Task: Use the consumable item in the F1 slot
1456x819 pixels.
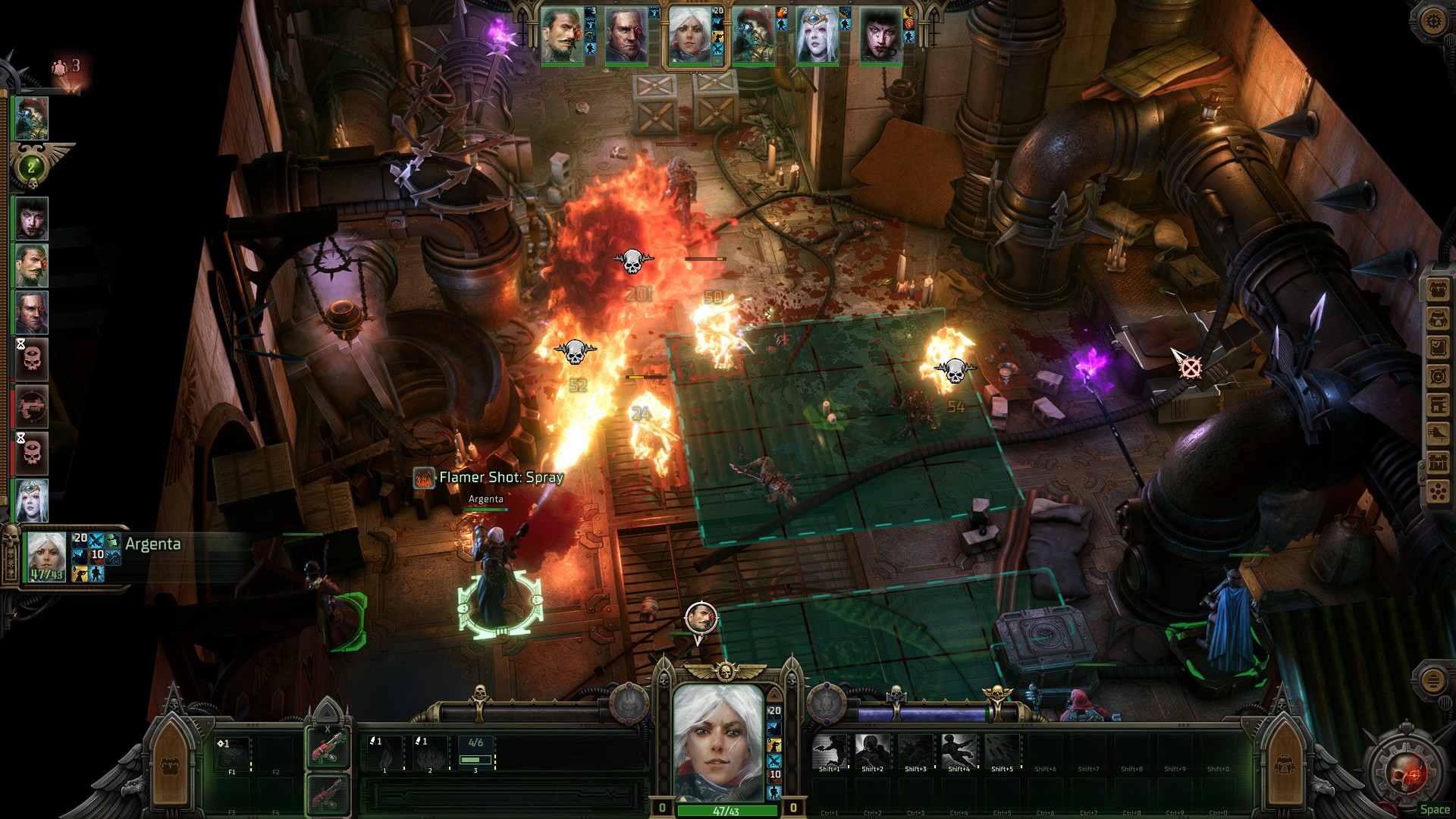Action: (232, 754)
